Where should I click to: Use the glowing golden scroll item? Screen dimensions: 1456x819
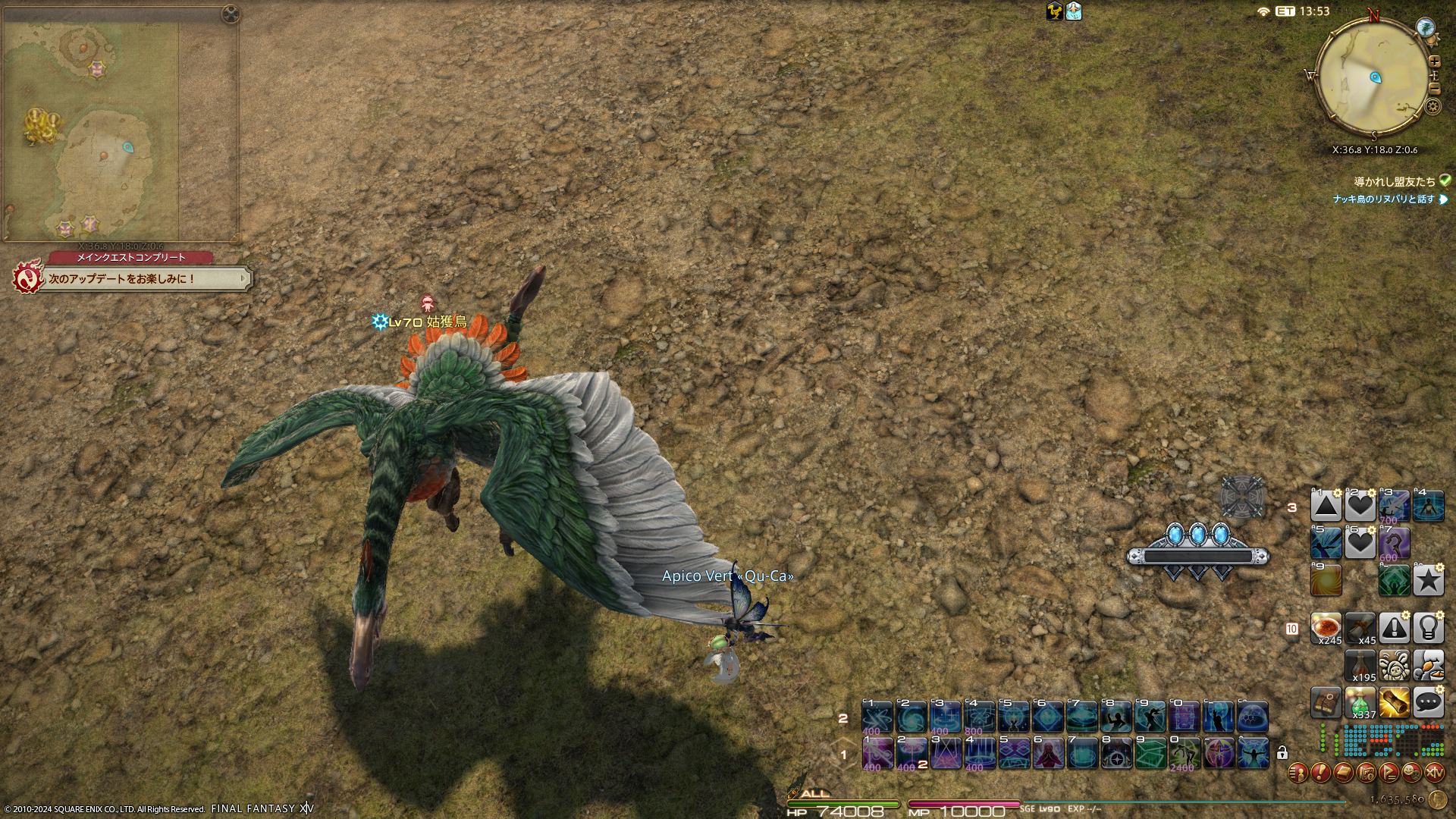coord(1394,703)
